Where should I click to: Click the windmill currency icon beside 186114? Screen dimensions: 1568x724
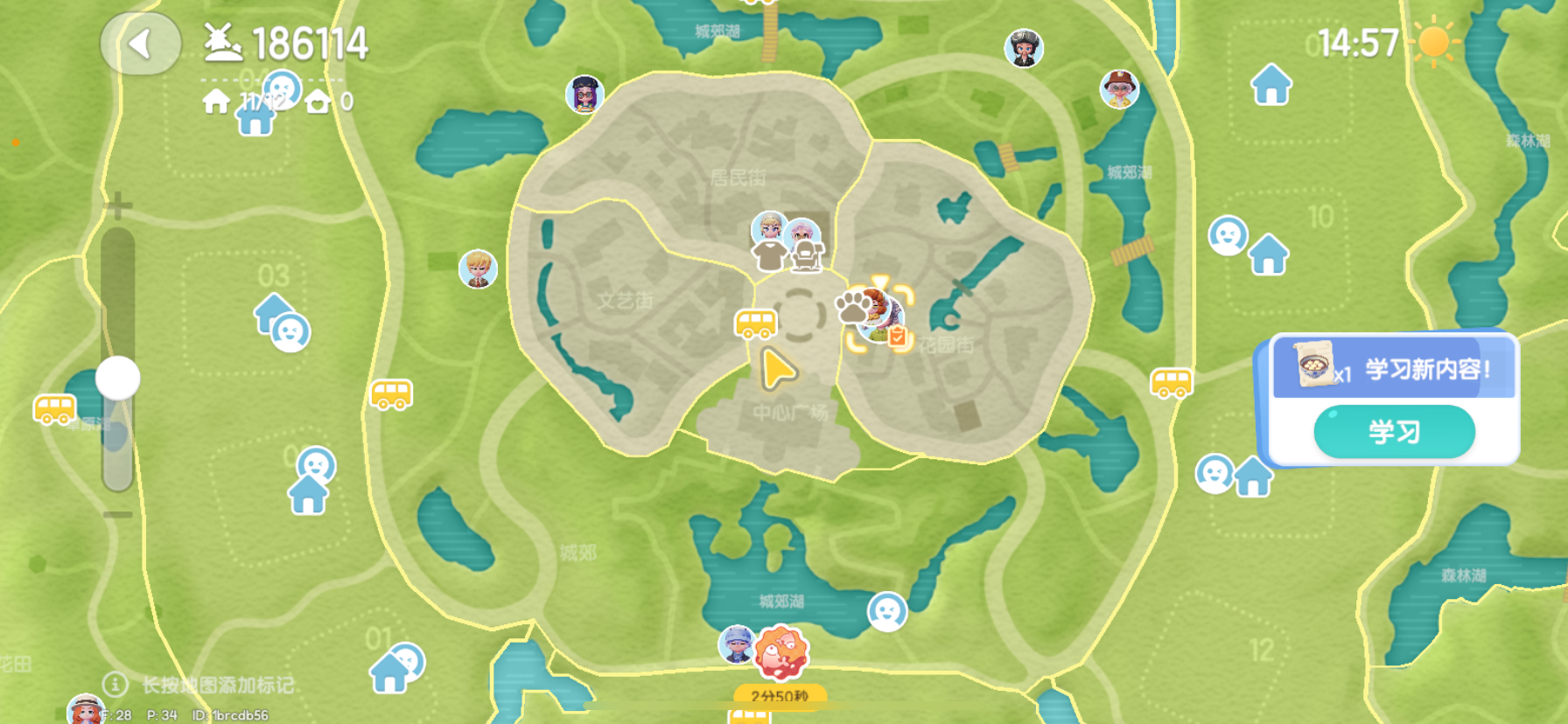[222, 40]
